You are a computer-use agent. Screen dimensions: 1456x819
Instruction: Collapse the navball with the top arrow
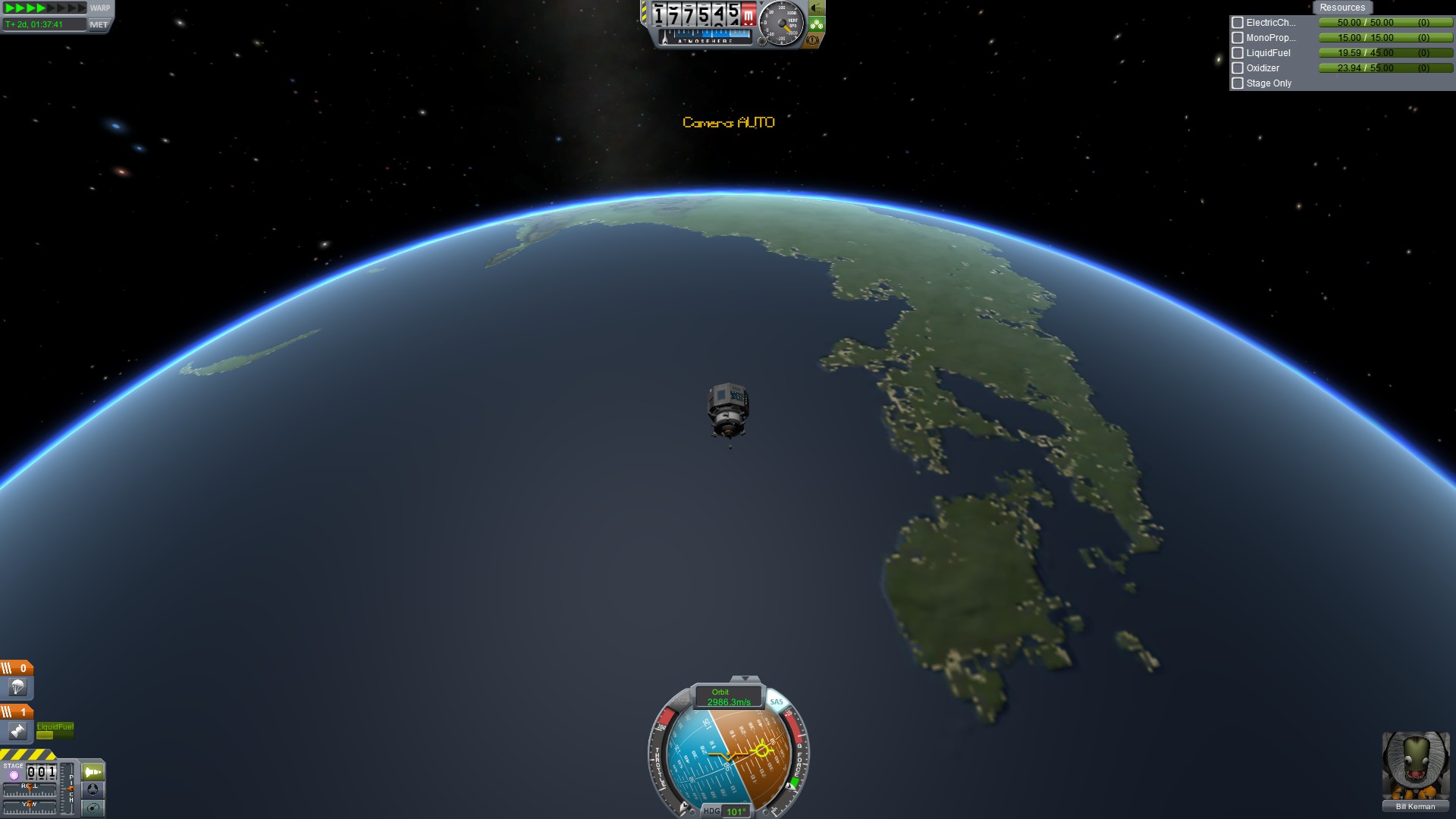(745, 679)
